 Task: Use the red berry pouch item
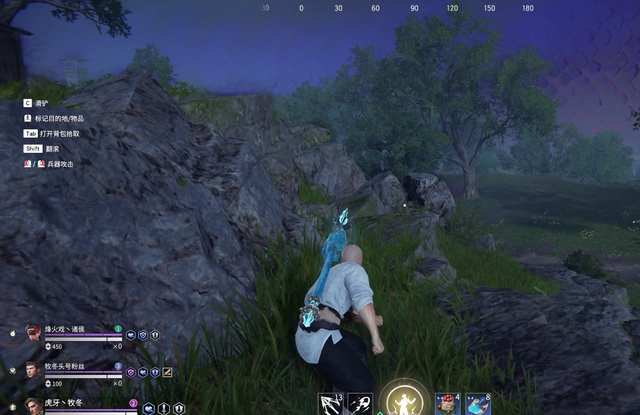[x=447, y=405]
